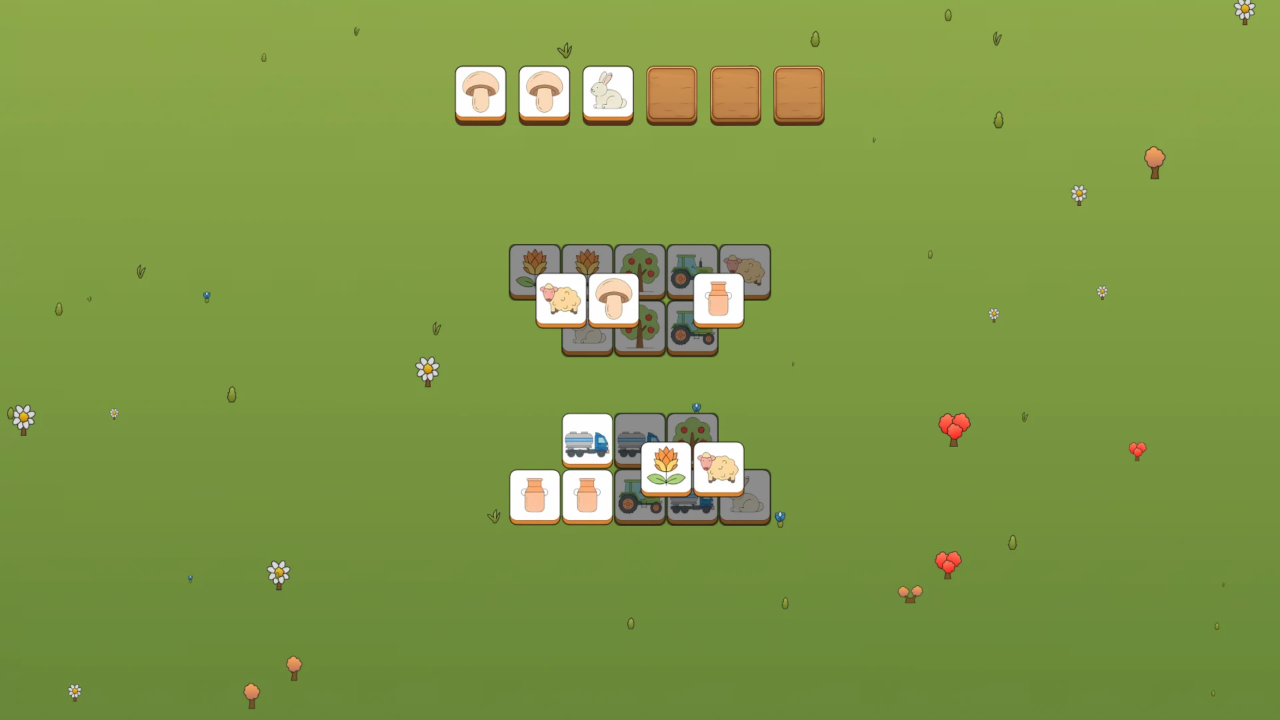Click the first empty wooden tray slot
This screenshot has height=720, width=1280.
pyautogui.click(x=672, y=95)
